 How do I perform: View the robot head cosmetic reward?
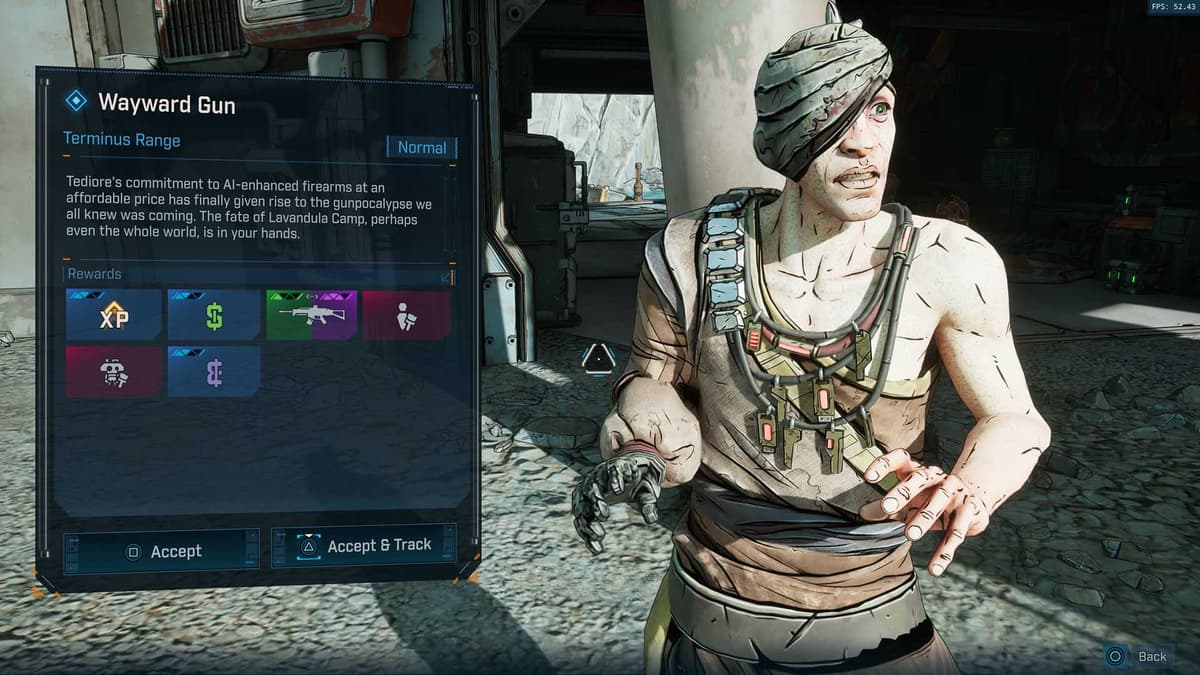coord(114,372)
